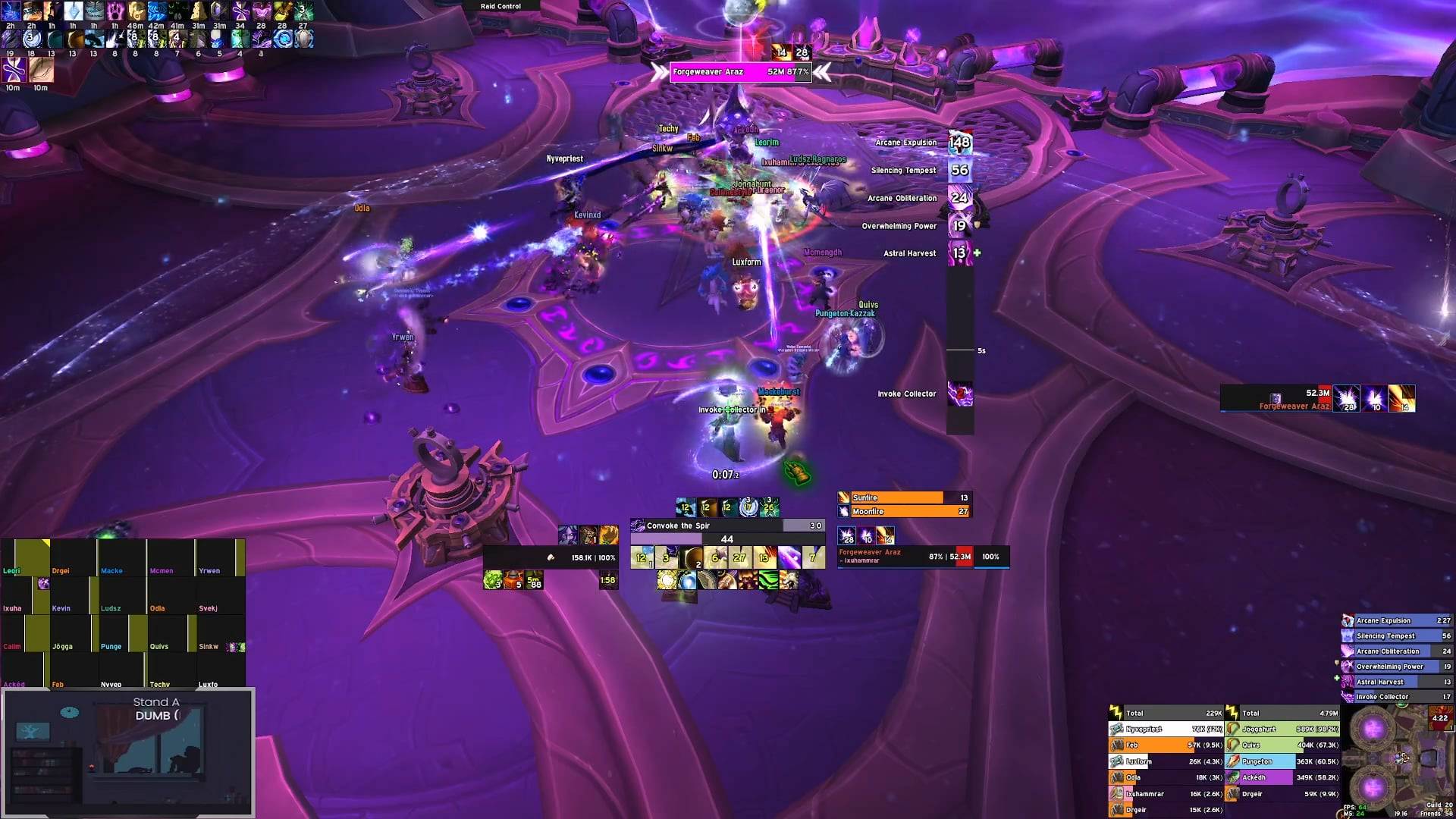The width and height of the screenshot is (1456, 819).
Task: Use the green healthstone icon
Action: 493,581
